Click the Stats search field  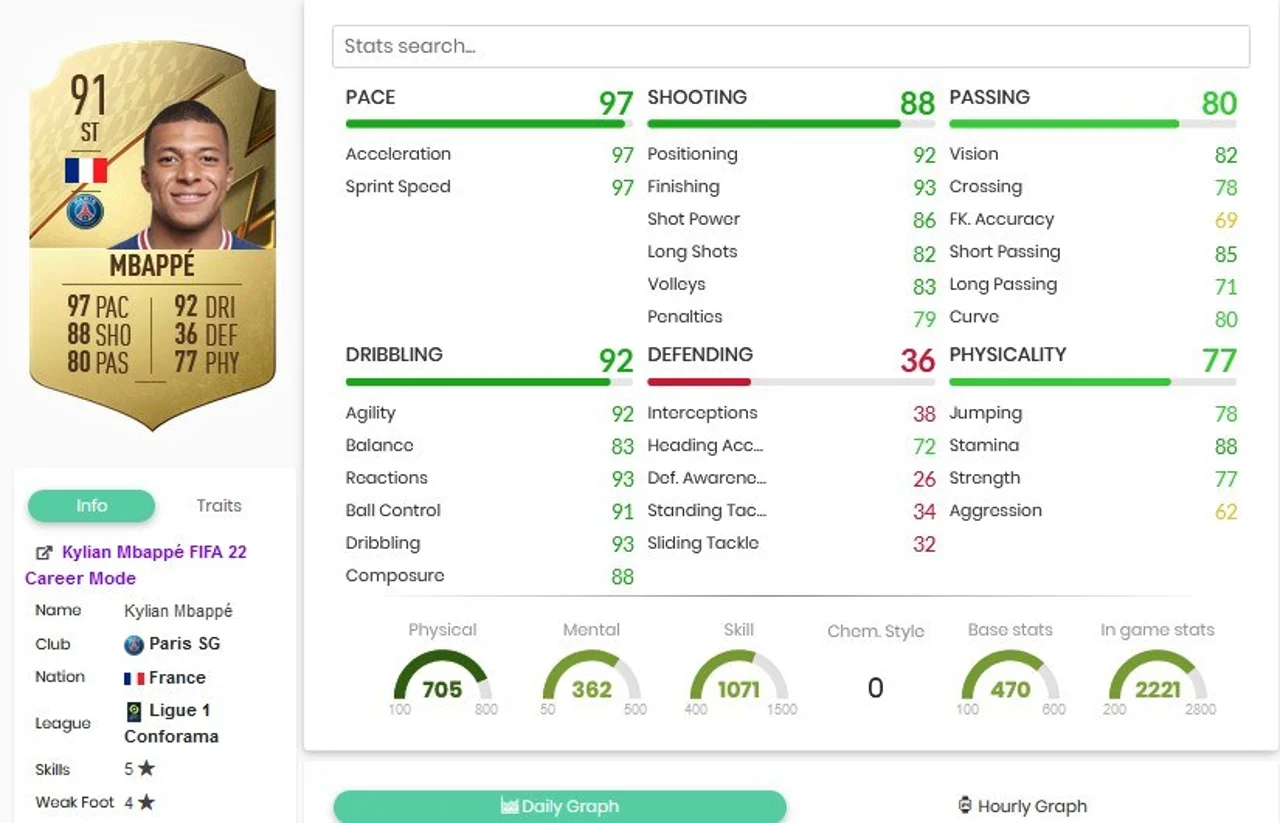pyautogui.click(x=791, y=46)
